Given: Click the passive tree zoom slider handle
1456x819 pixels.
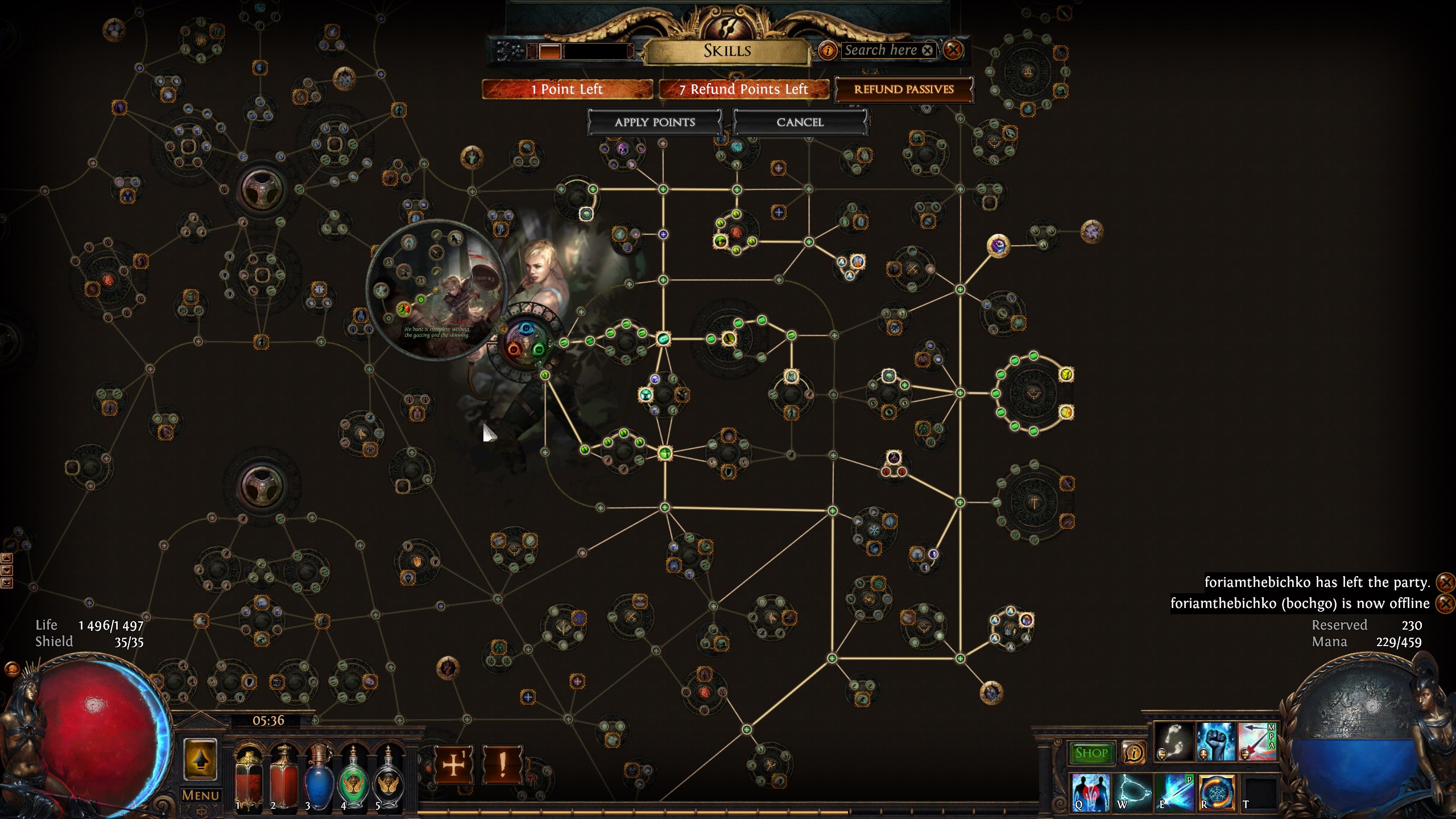Looking at the screenshot, I should click(x=549, y=51).
